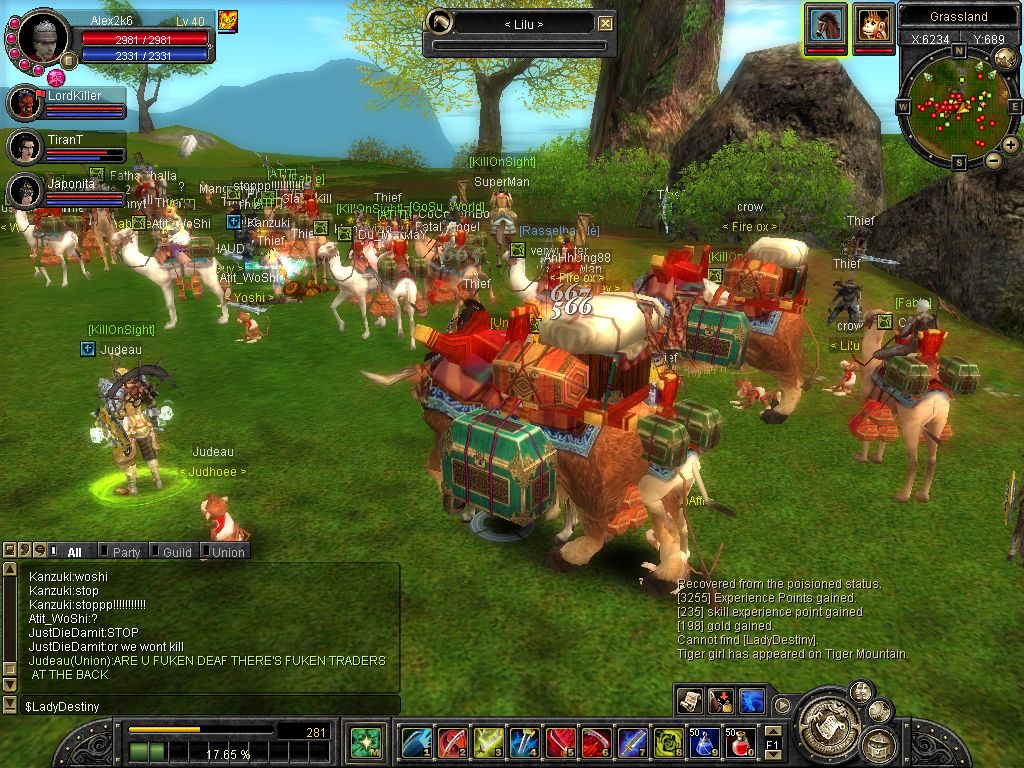Select the horse pet portrait
The width and height of the screenshot is (1024, 768).
[826, 24]
